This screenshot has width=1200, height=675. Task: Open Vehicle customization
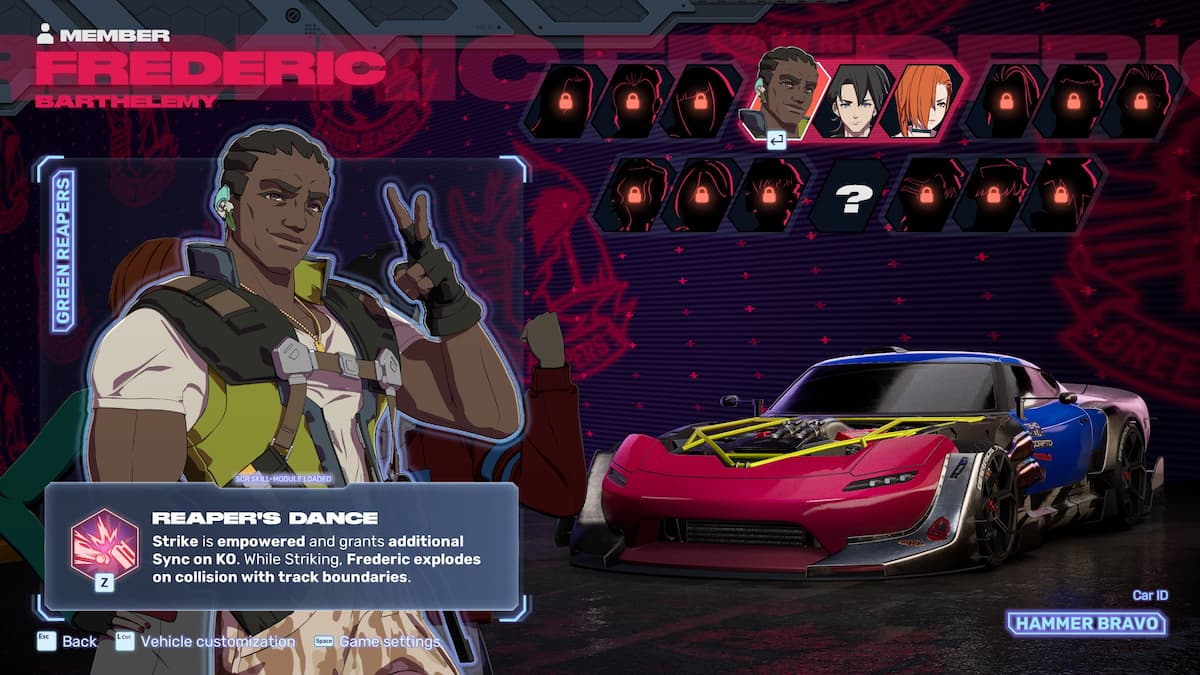tap(205, 641)
